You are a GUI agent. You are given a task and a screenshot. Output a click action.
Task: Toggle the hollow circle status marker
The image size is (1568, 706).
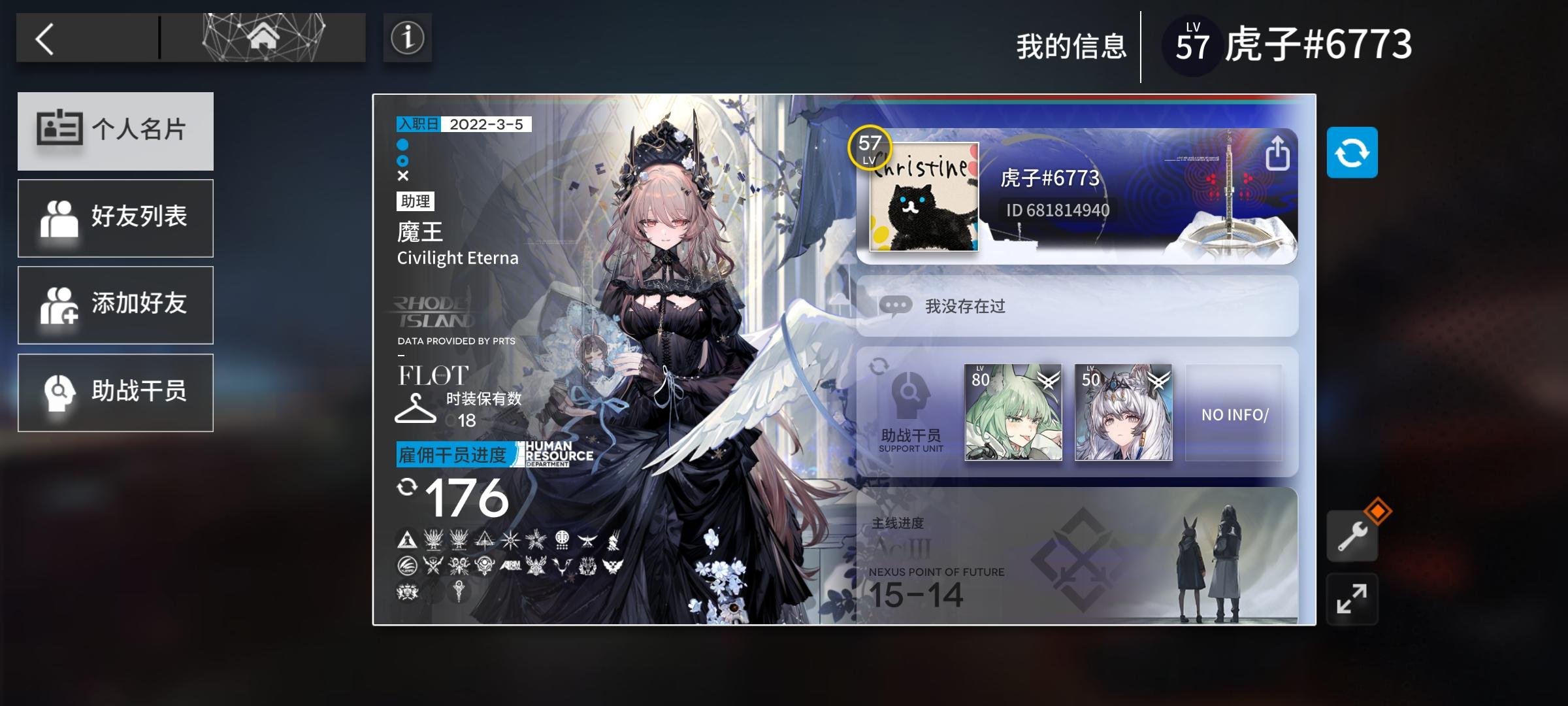point(402,161)
